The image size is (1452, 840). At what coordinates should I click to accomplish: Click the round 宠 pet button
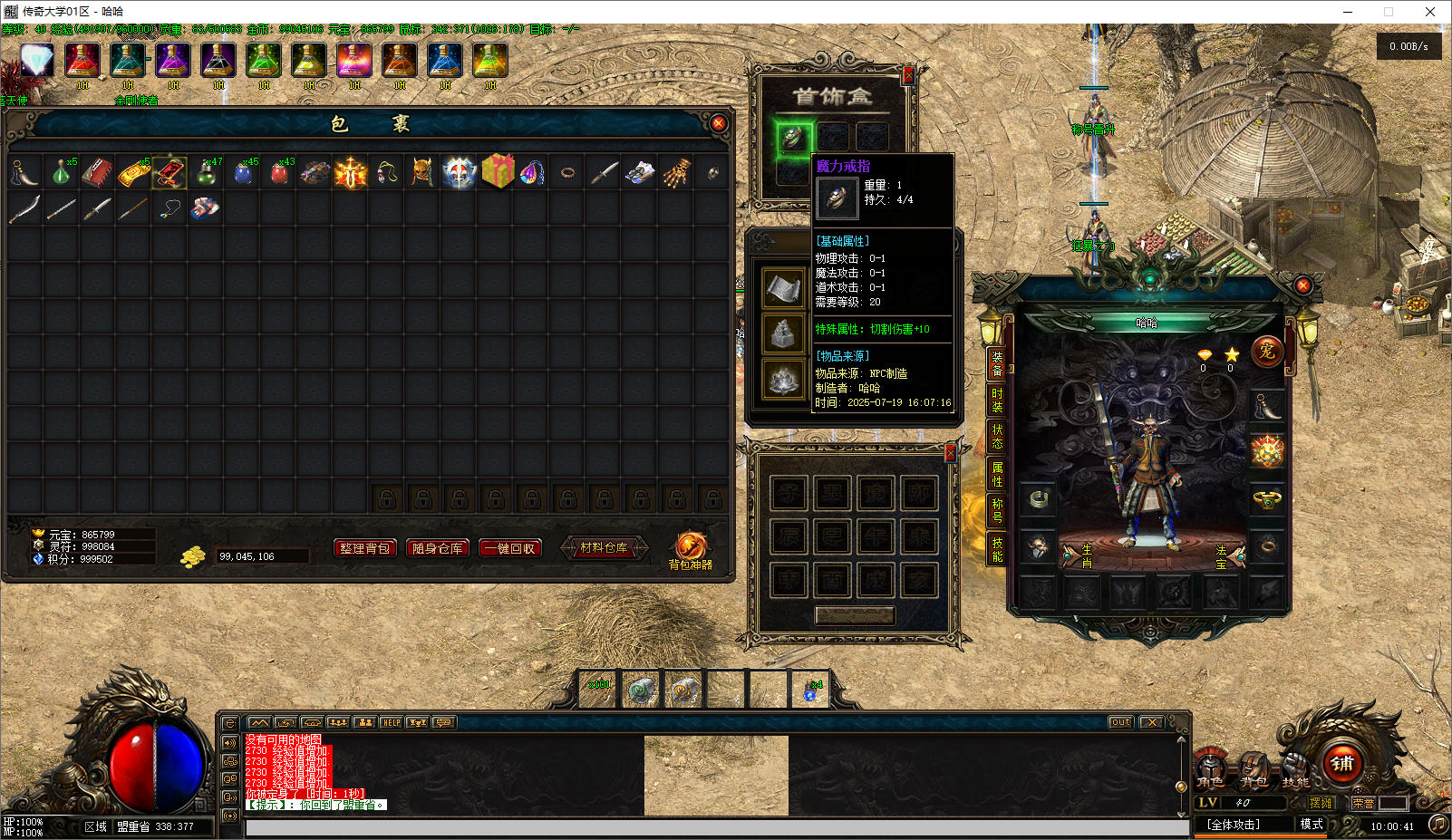pyautogui.click(x=1266, y=351)
